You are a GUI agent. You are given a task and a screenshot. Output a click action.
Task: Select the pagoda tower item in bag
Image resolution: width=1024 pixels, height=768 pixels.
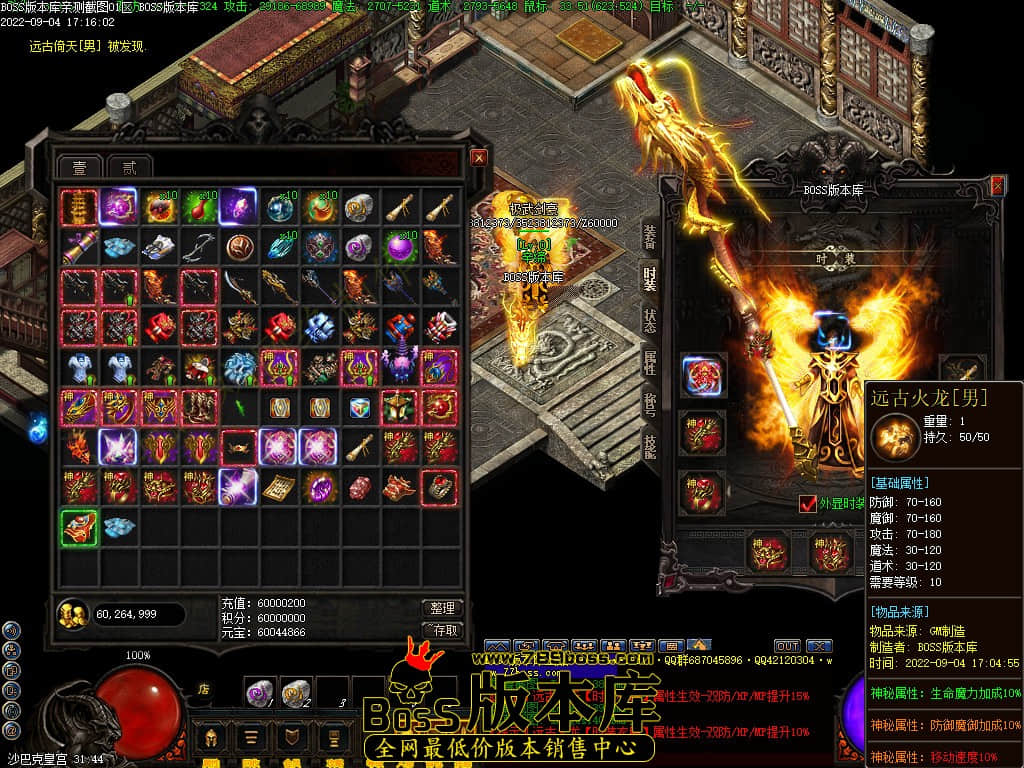point(78,208)
